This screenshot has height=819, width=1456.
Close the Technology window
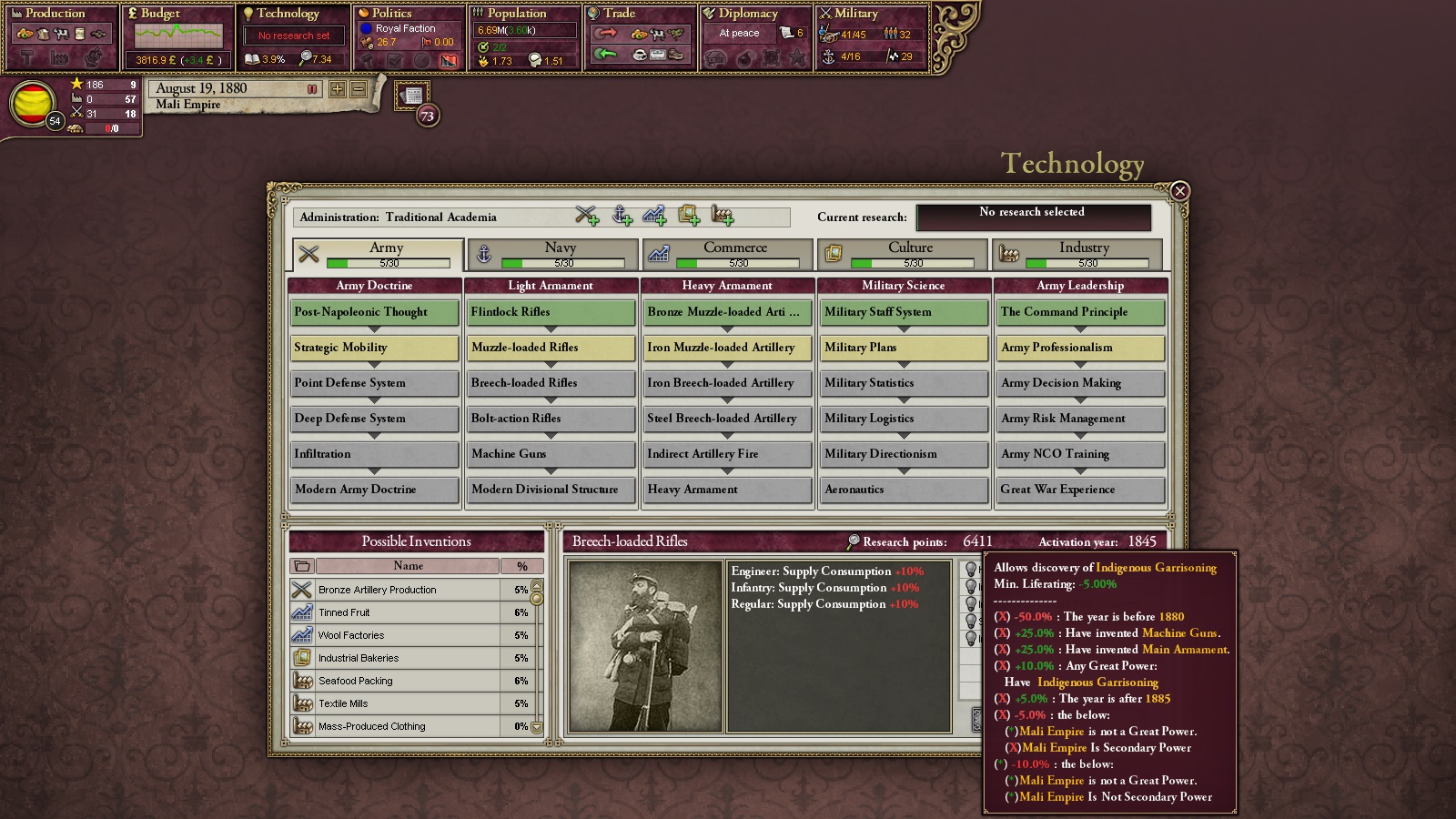pos(1179,191)
